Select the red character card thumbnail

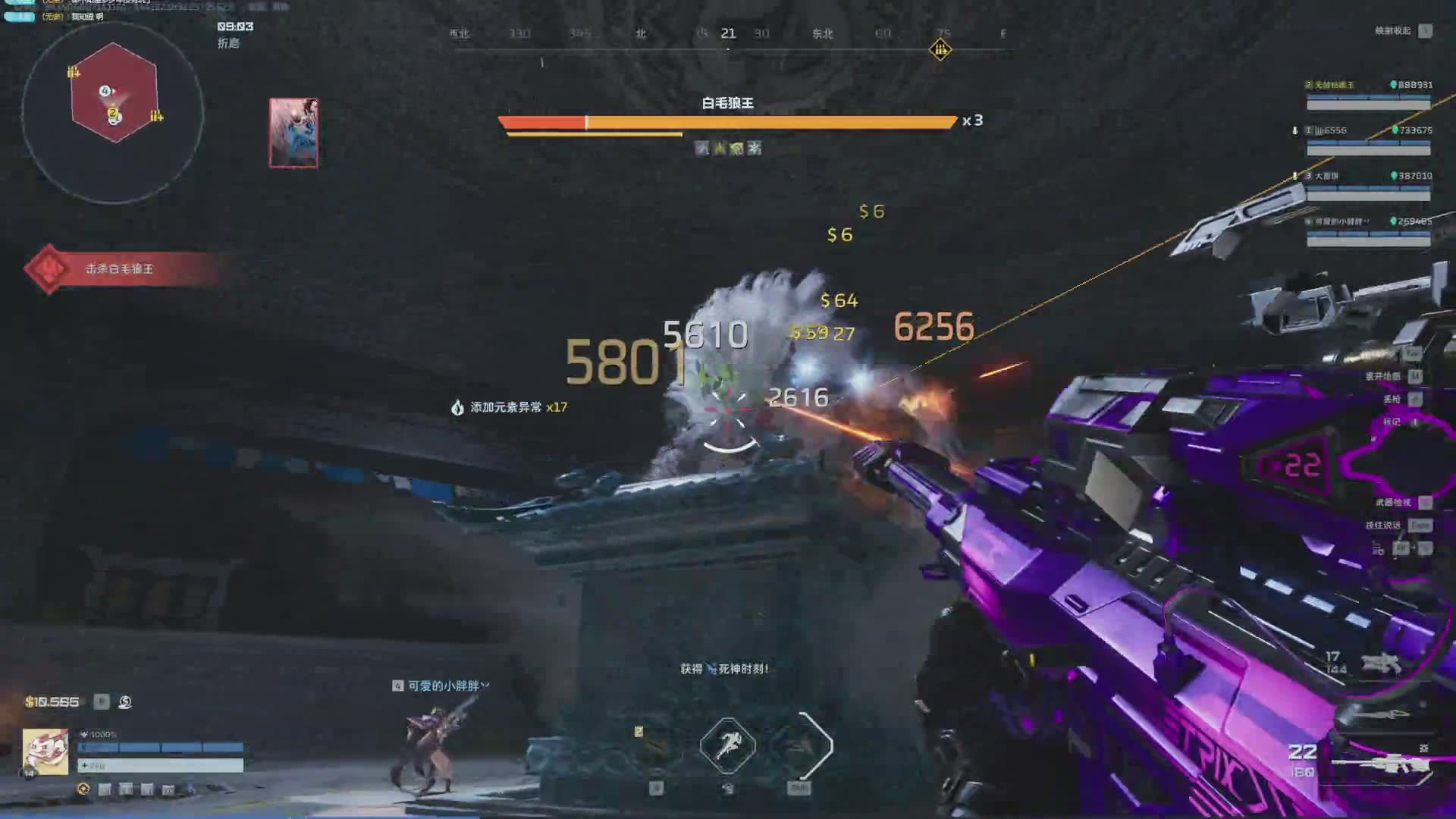(x=293, y=133)
